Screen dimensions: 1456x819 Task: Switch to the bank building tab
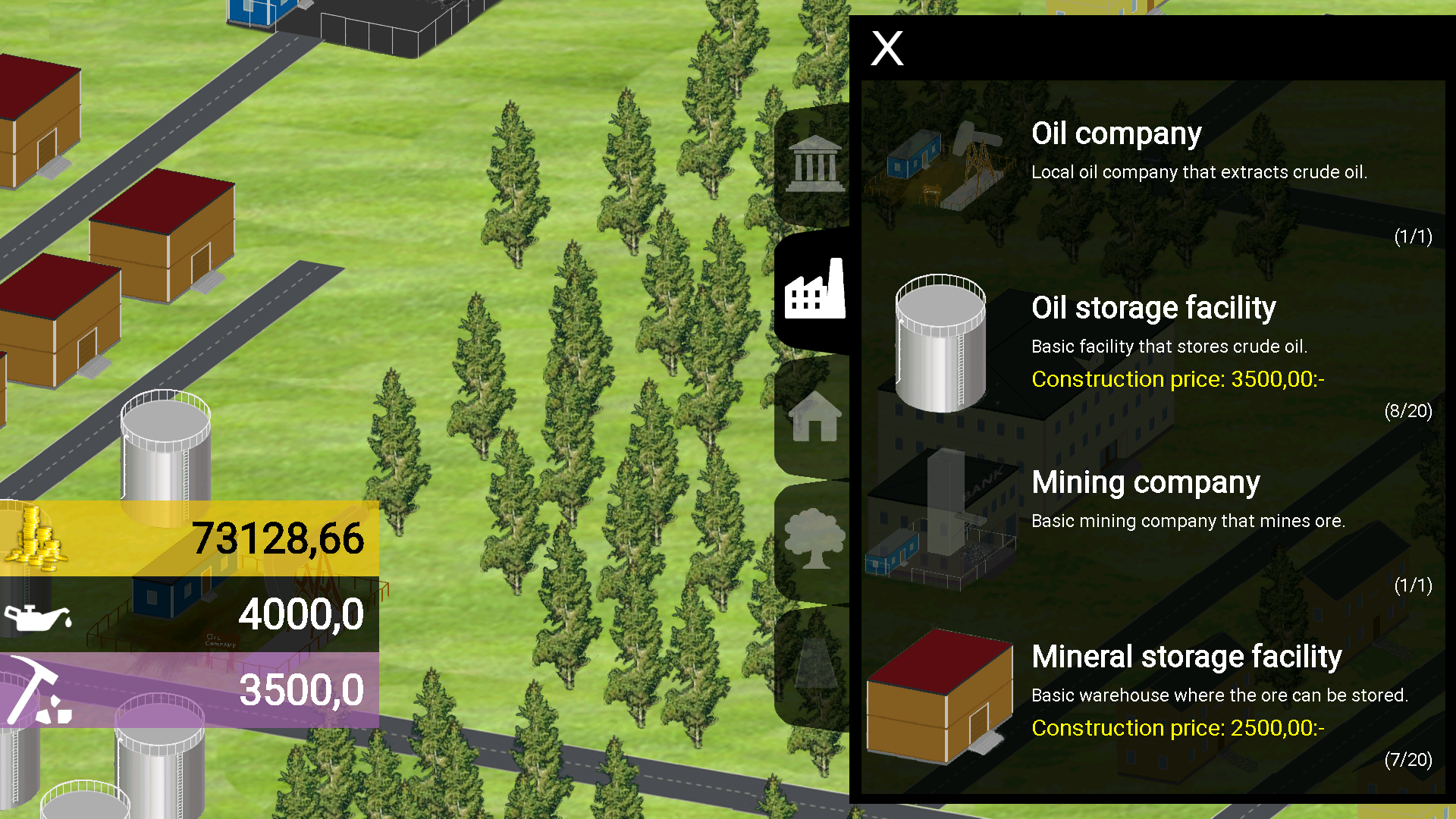tap(814, 164)
